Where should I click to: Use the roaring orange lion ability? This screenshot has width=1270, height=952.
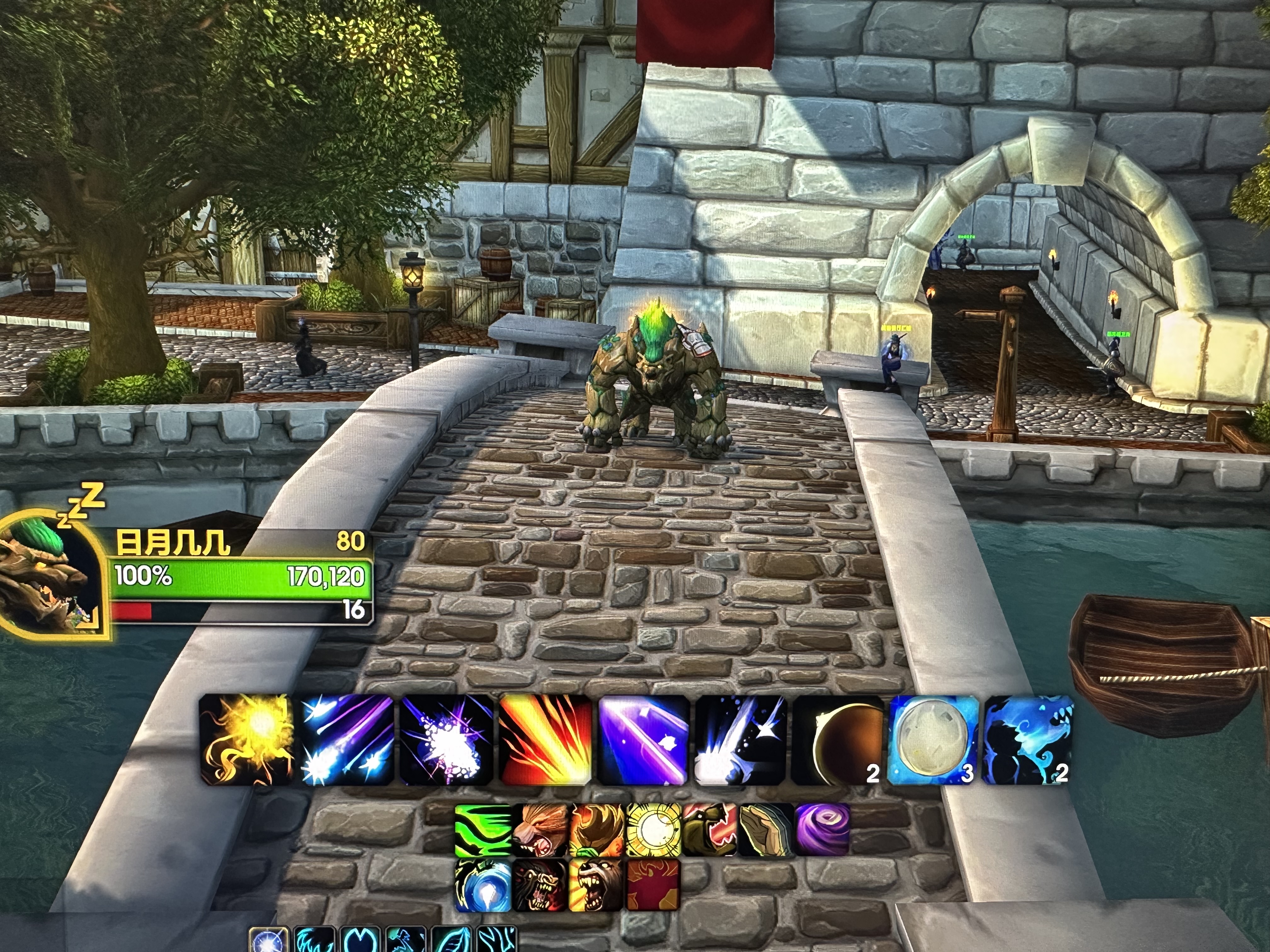pos(540,830)
